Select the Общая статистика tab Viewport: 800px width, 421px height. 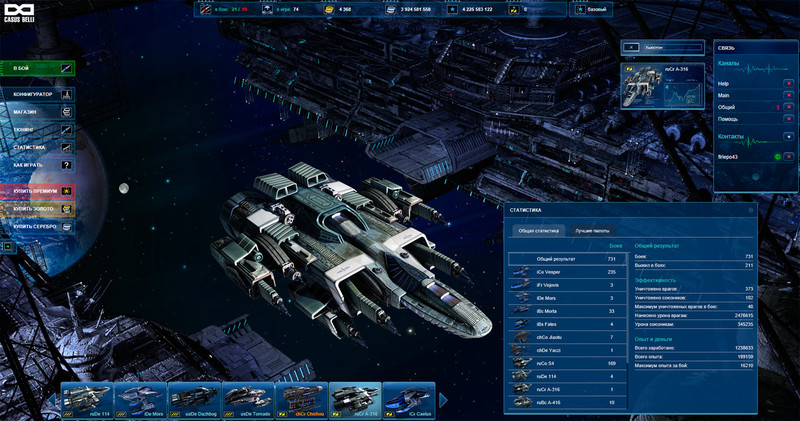[539, 231]
